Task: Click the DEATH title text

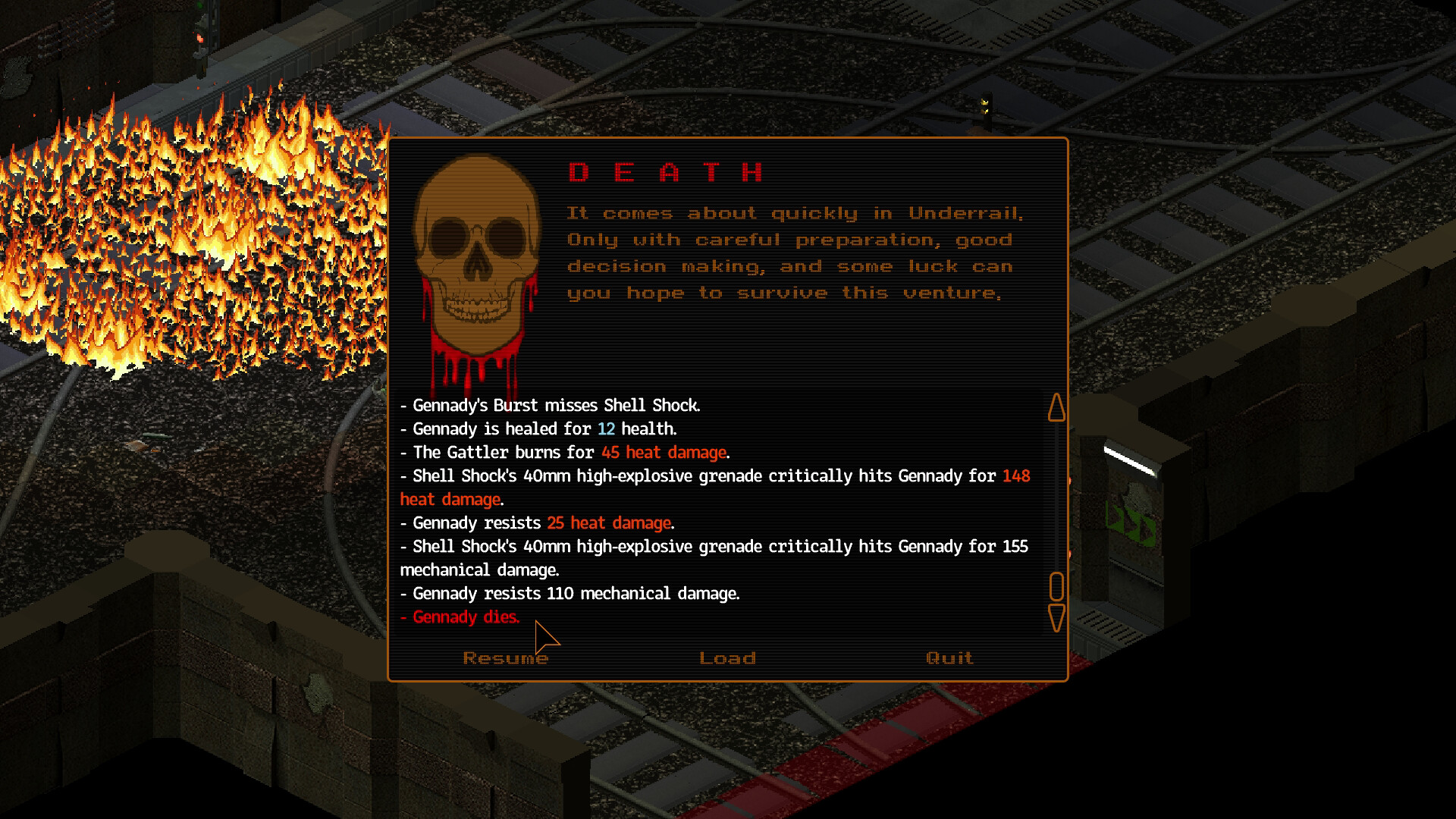Action: [665, 171]
